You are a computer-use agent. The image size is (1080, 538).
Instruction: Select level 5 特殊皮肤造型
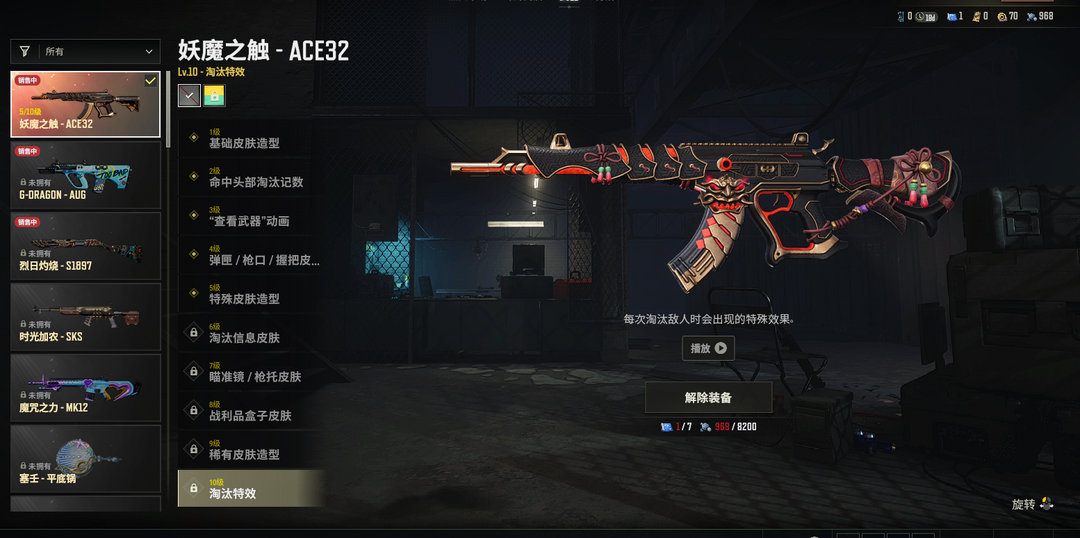pos(250,295)
